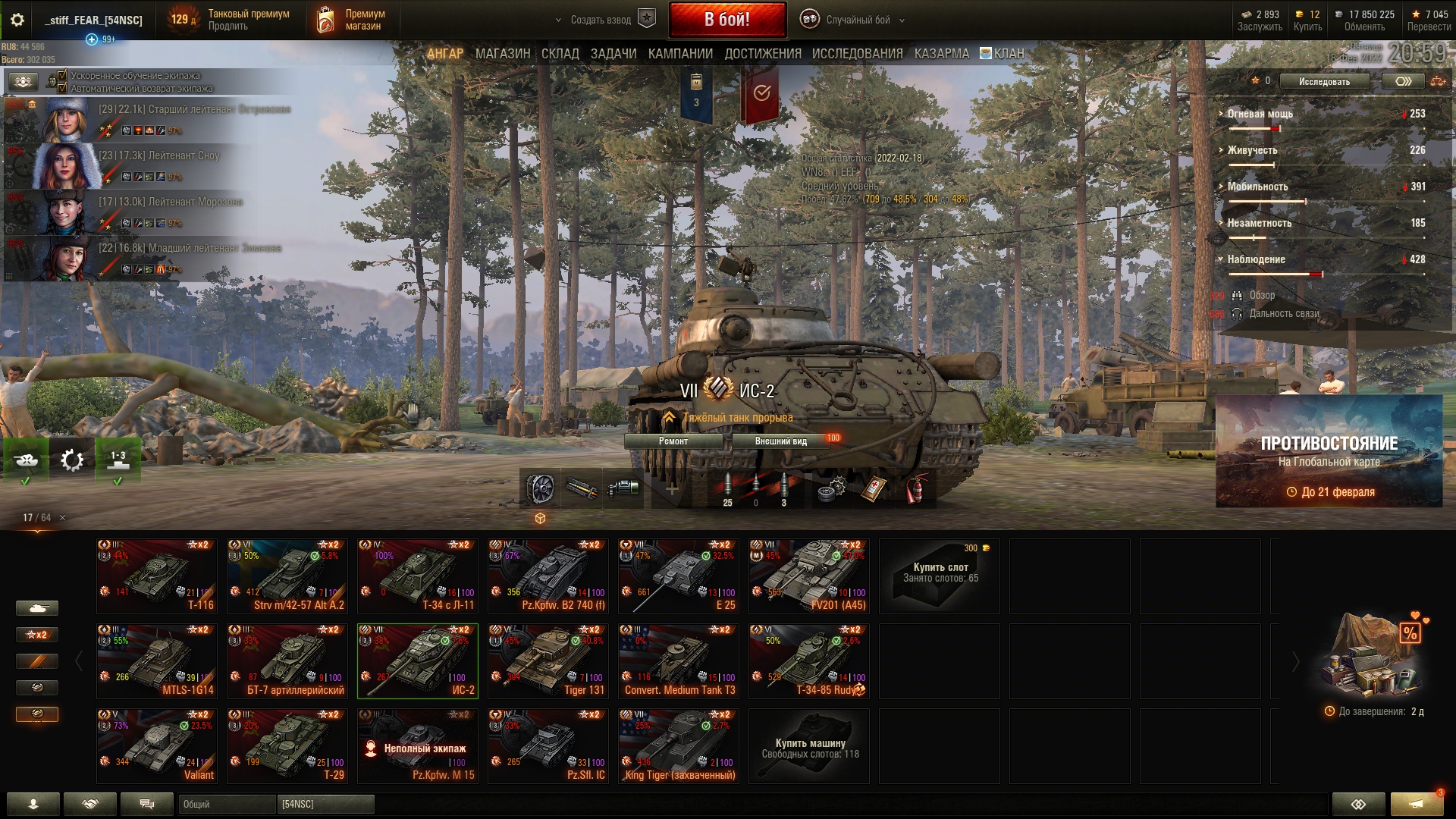
Task: Switch to the ИССЛЕДОВАНИЯ tab
Action: pyautogui.click(x=857, y=54)
